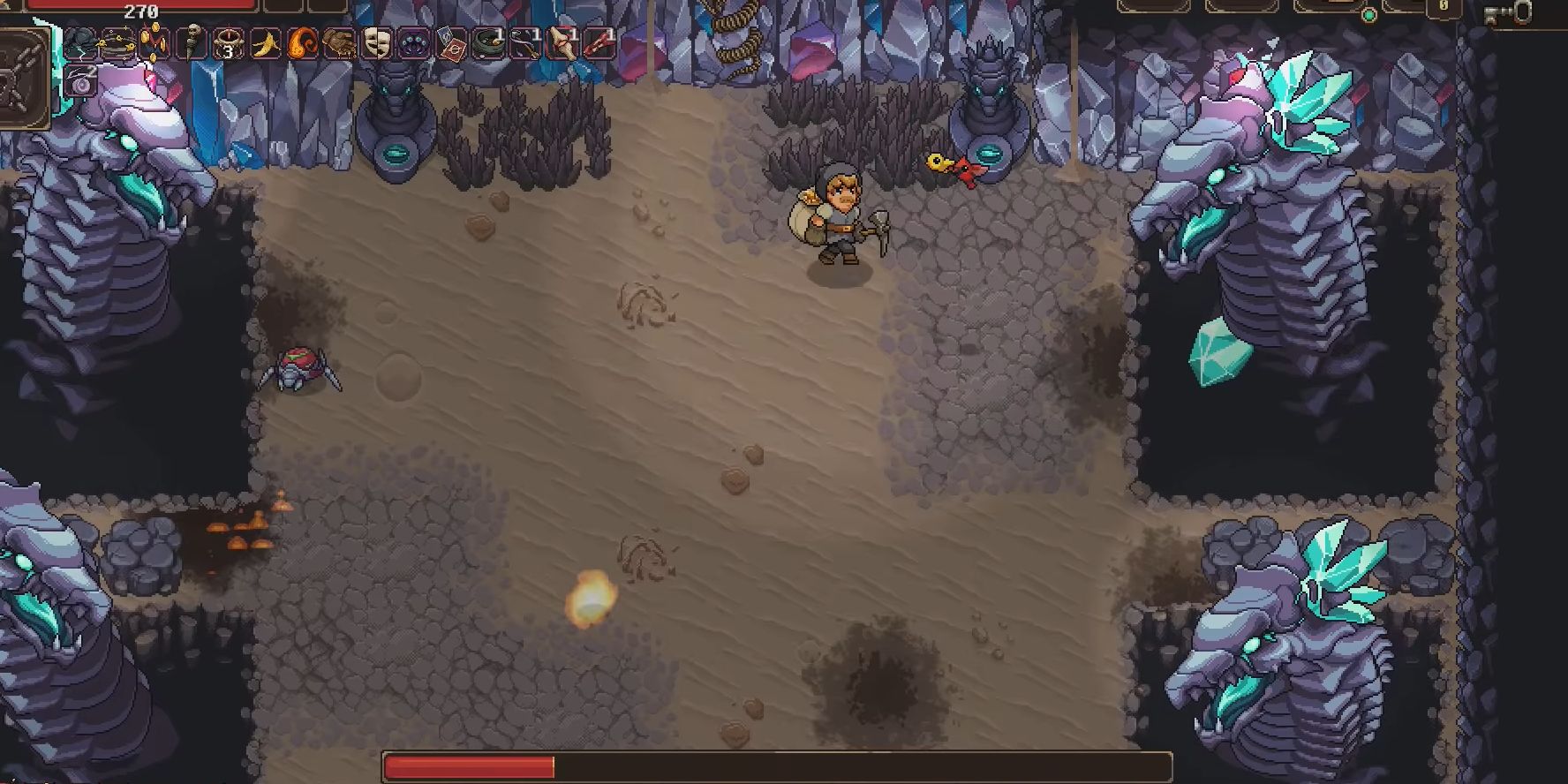Toggle the green gem indicator near the item slots
This screenshot has width=1568, height=784.
[x=1368, y=15]
